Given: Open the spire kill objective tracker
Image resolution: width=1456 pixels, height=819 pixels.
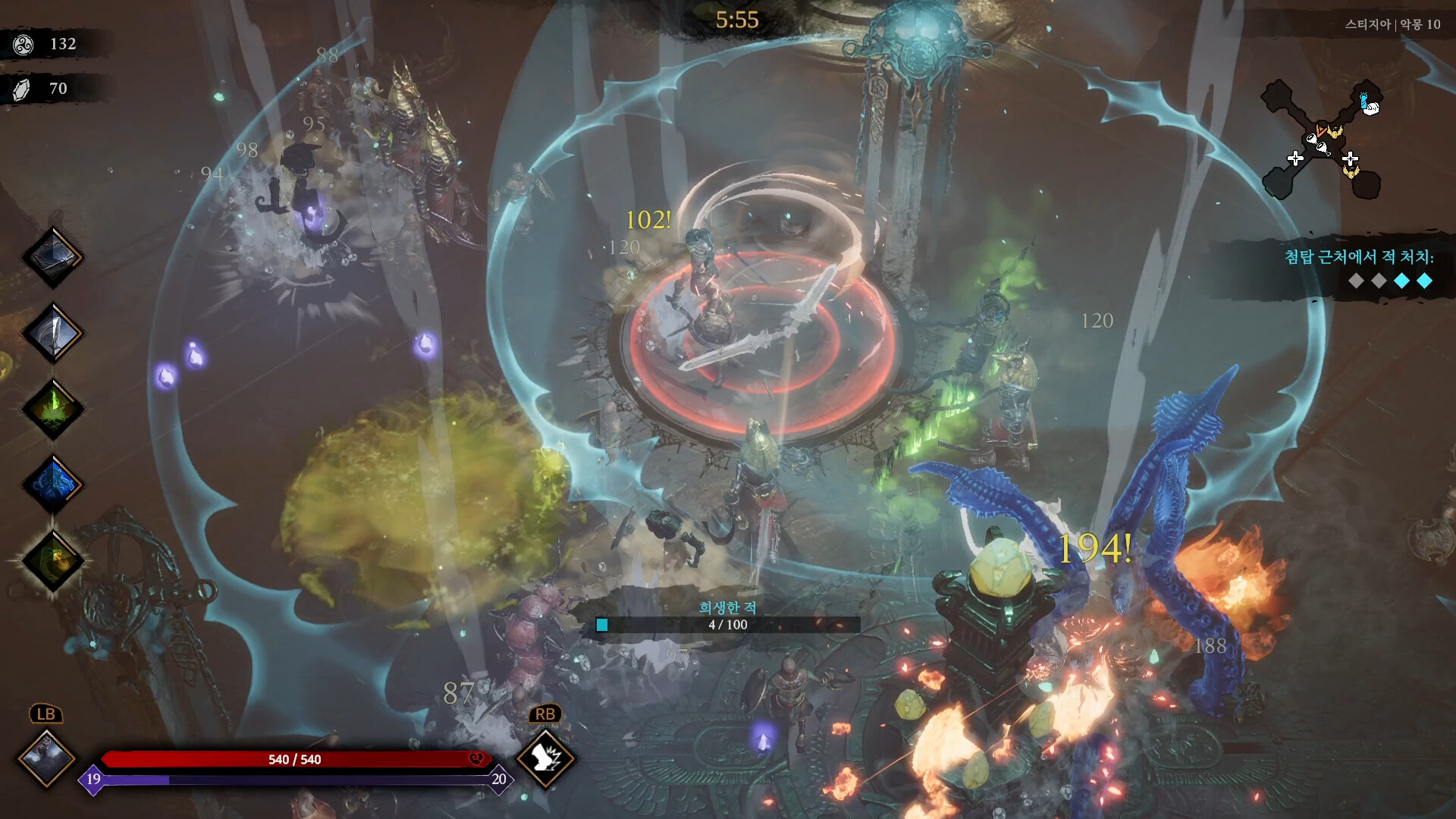Looking at the screenshot, I should (x=1357, y=268).
